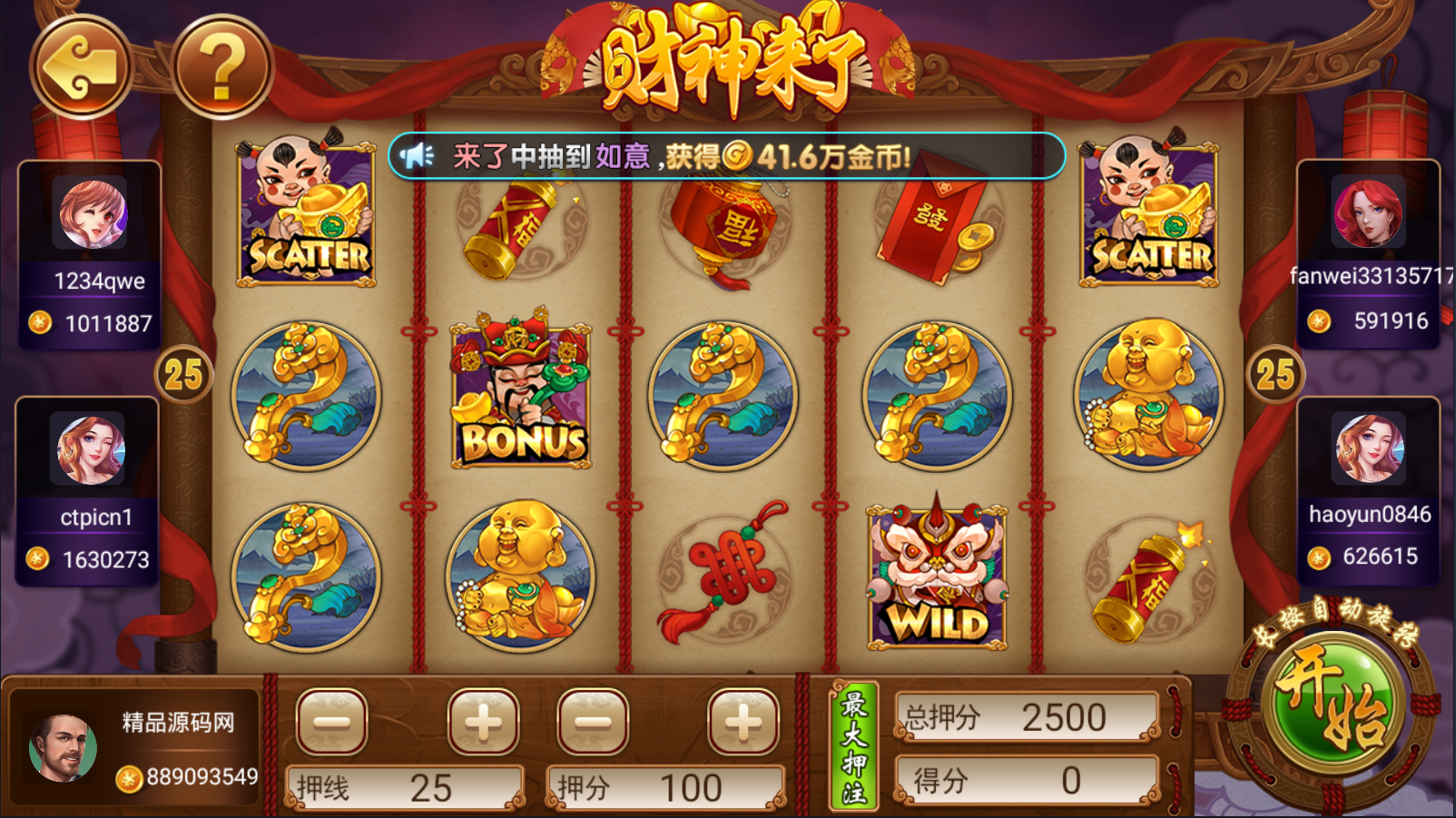Click the golden back arrow button
Screen dimensions: 1456x818
tap(82, 67)
